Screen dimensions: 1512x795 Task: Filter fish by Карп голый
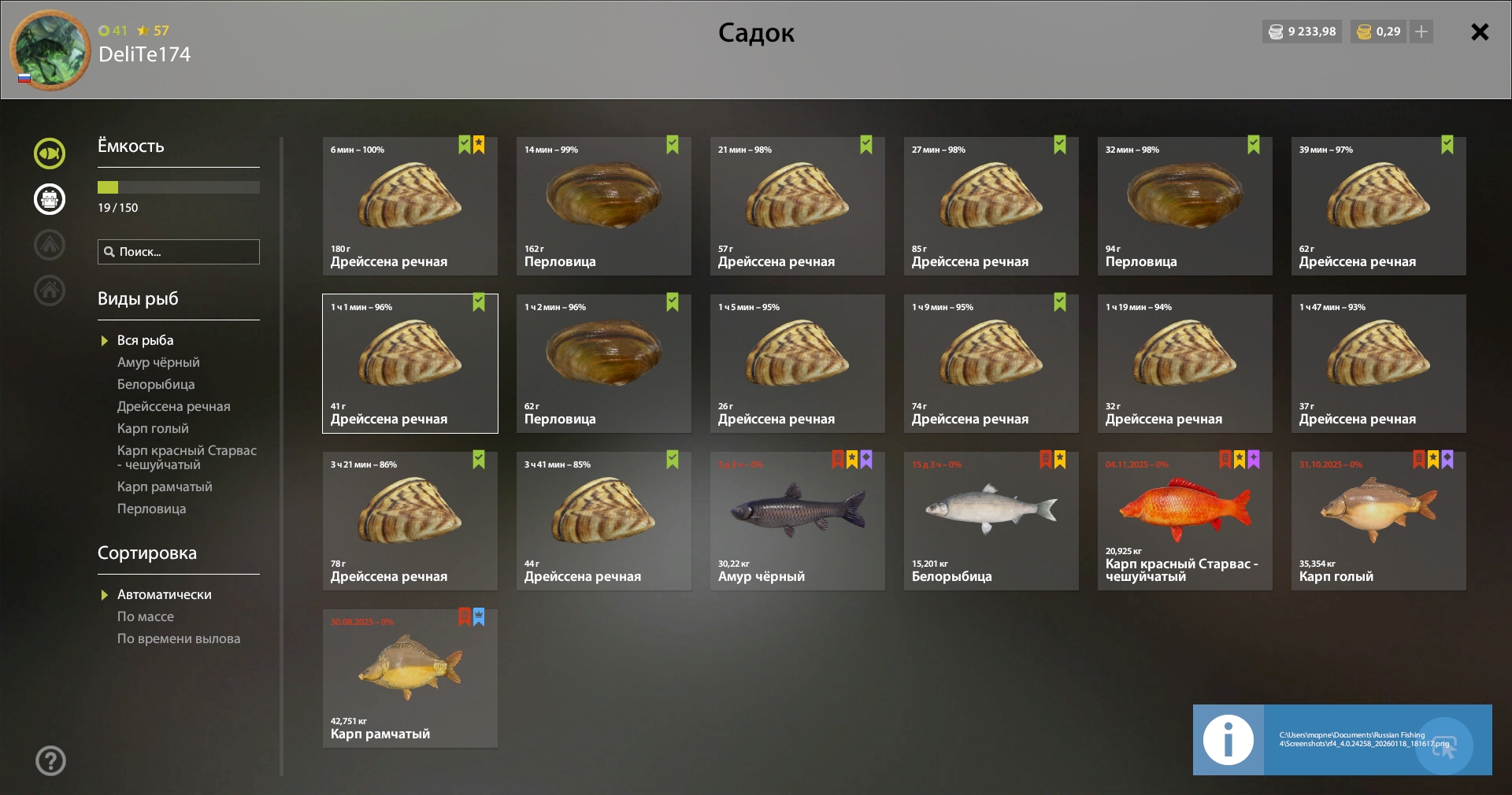tap(153, 428)
